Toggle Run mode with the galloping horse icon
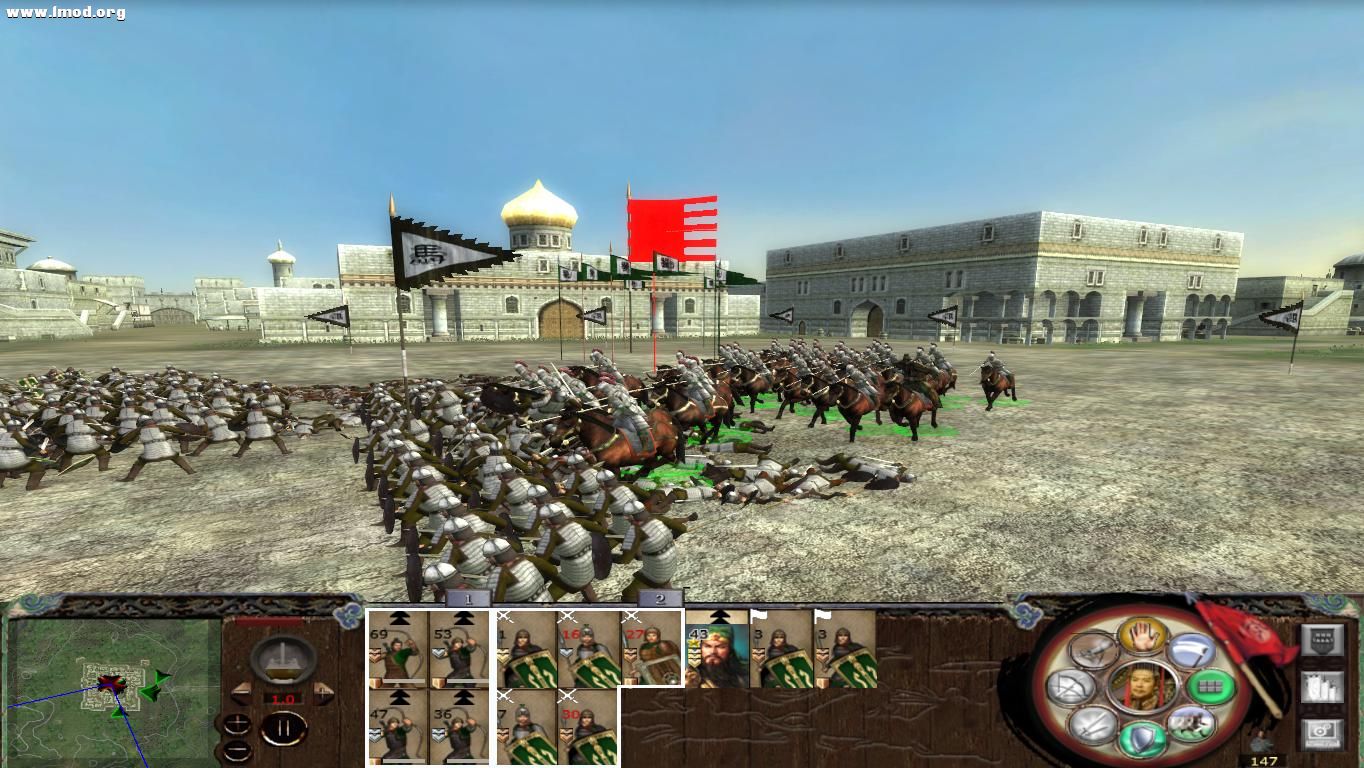 click(x=1193, y=722)
